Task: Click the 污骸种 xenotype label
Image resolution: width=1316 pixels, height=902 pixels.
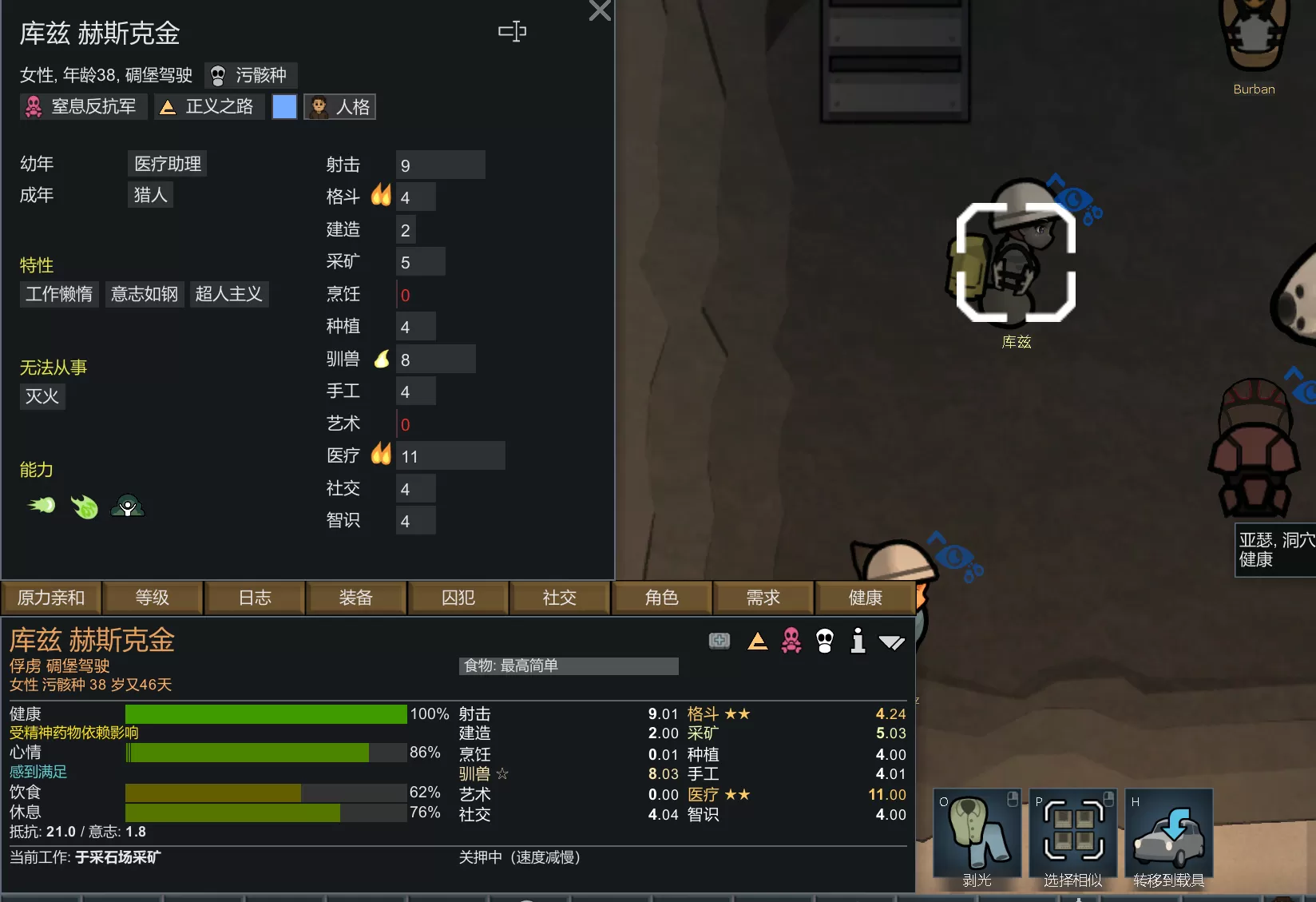Action: pyautogui.click(x=251, y=75)
